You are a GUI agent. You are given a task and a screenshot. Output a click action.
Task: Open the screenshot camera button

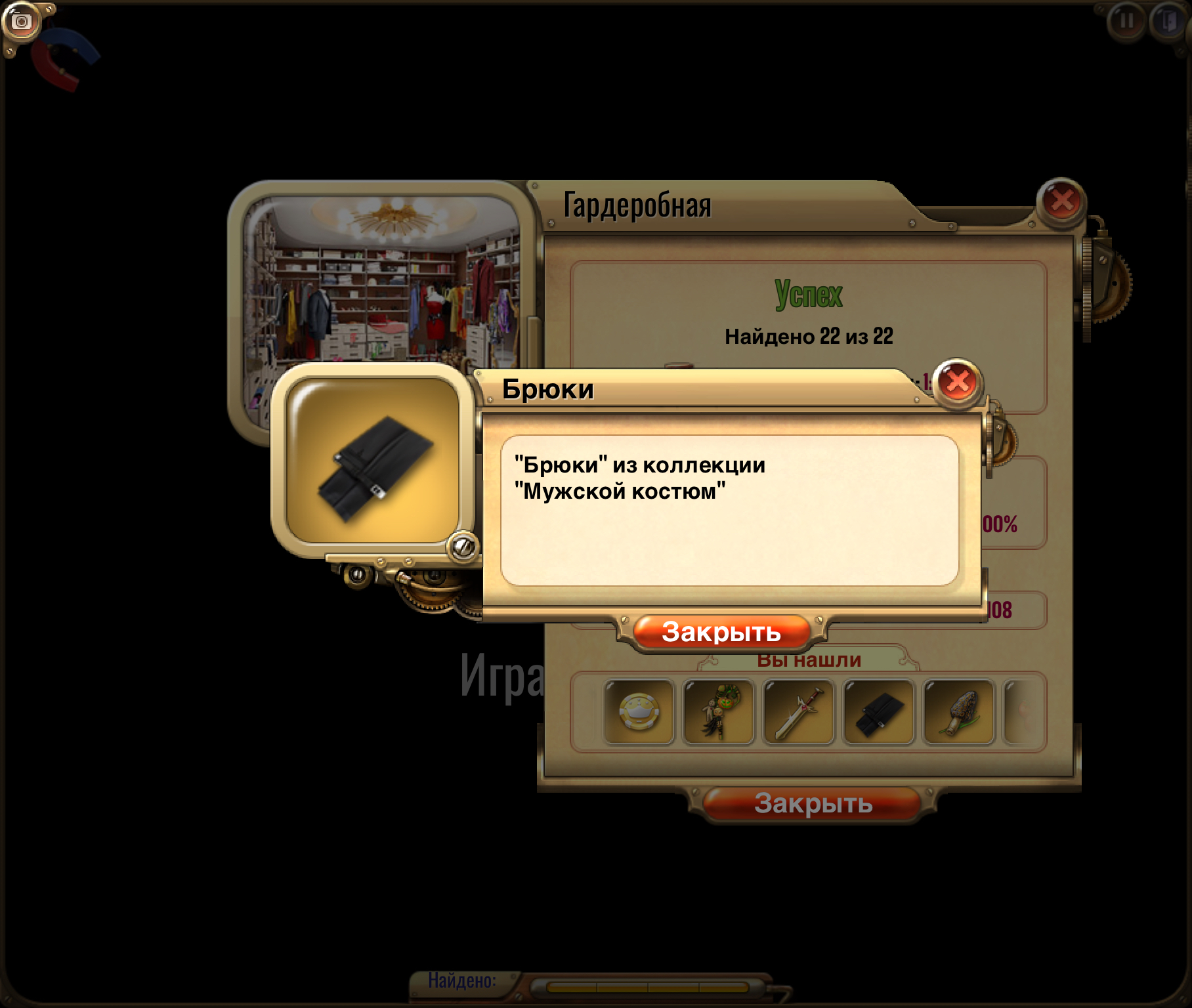pyautogui.click(x=22, y=22)
